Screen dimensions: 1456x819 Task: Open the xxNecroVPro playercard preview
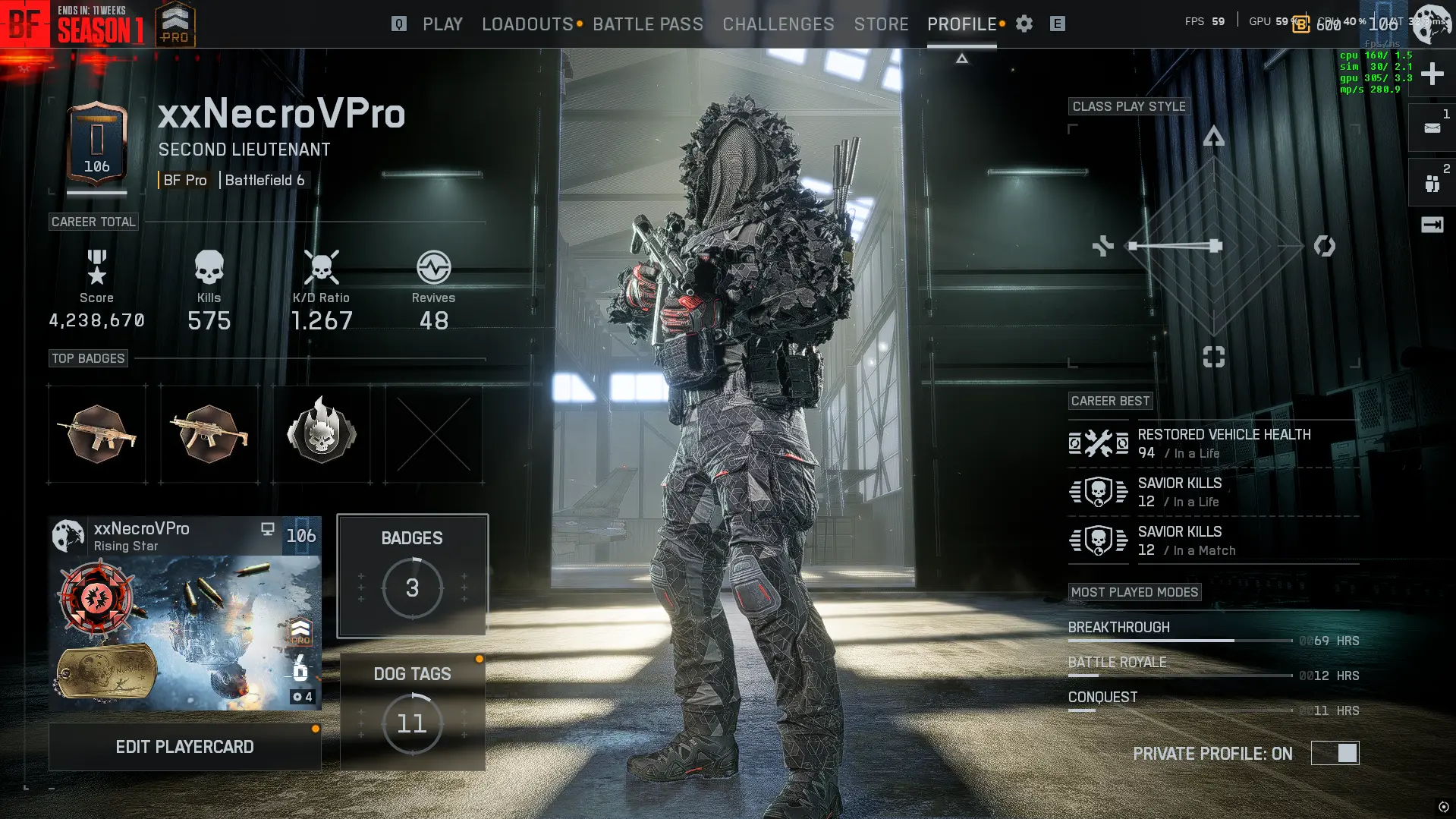184,613
